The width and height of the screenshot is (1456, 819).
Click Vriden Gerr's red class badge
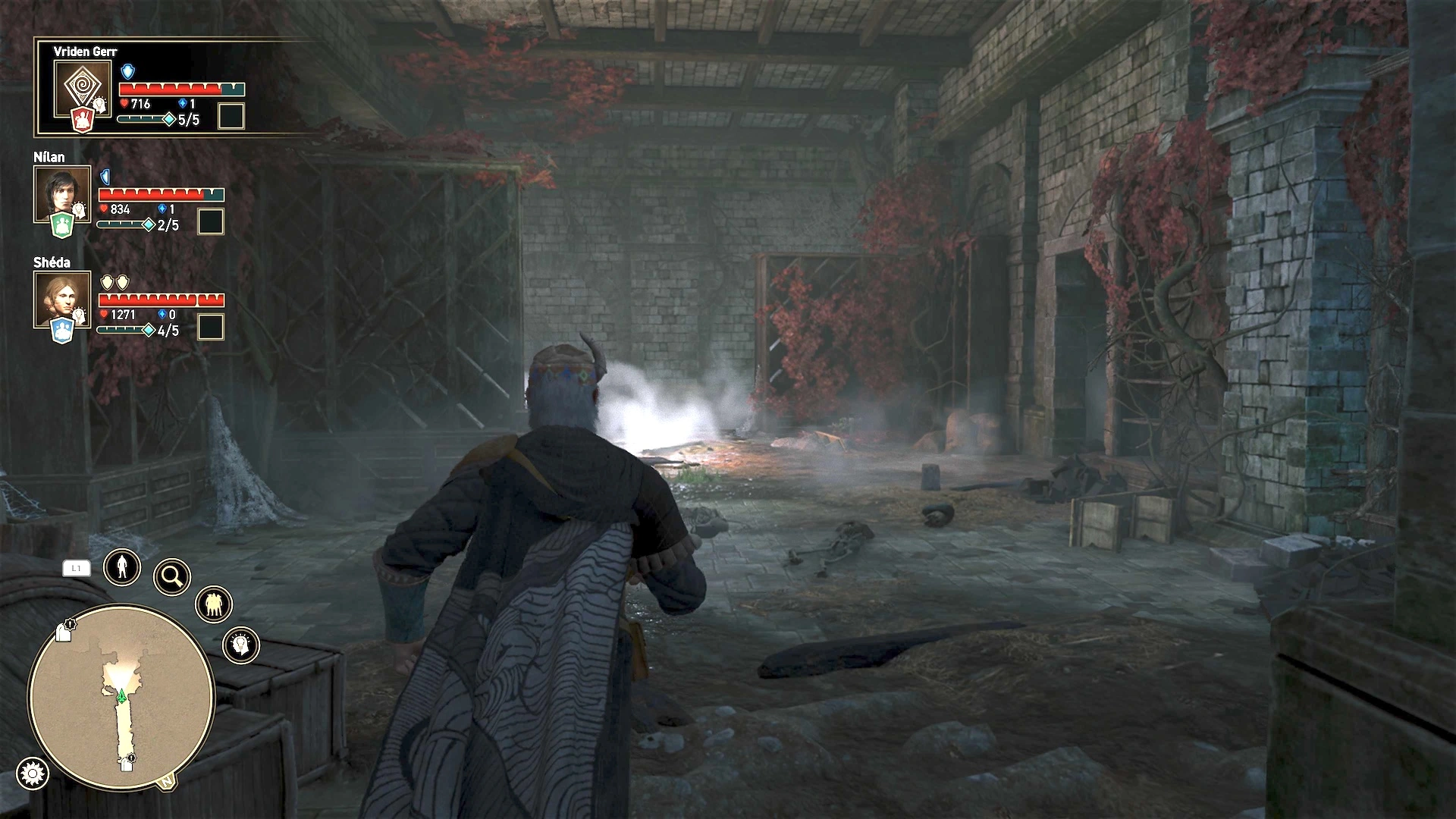click(83, 120)
